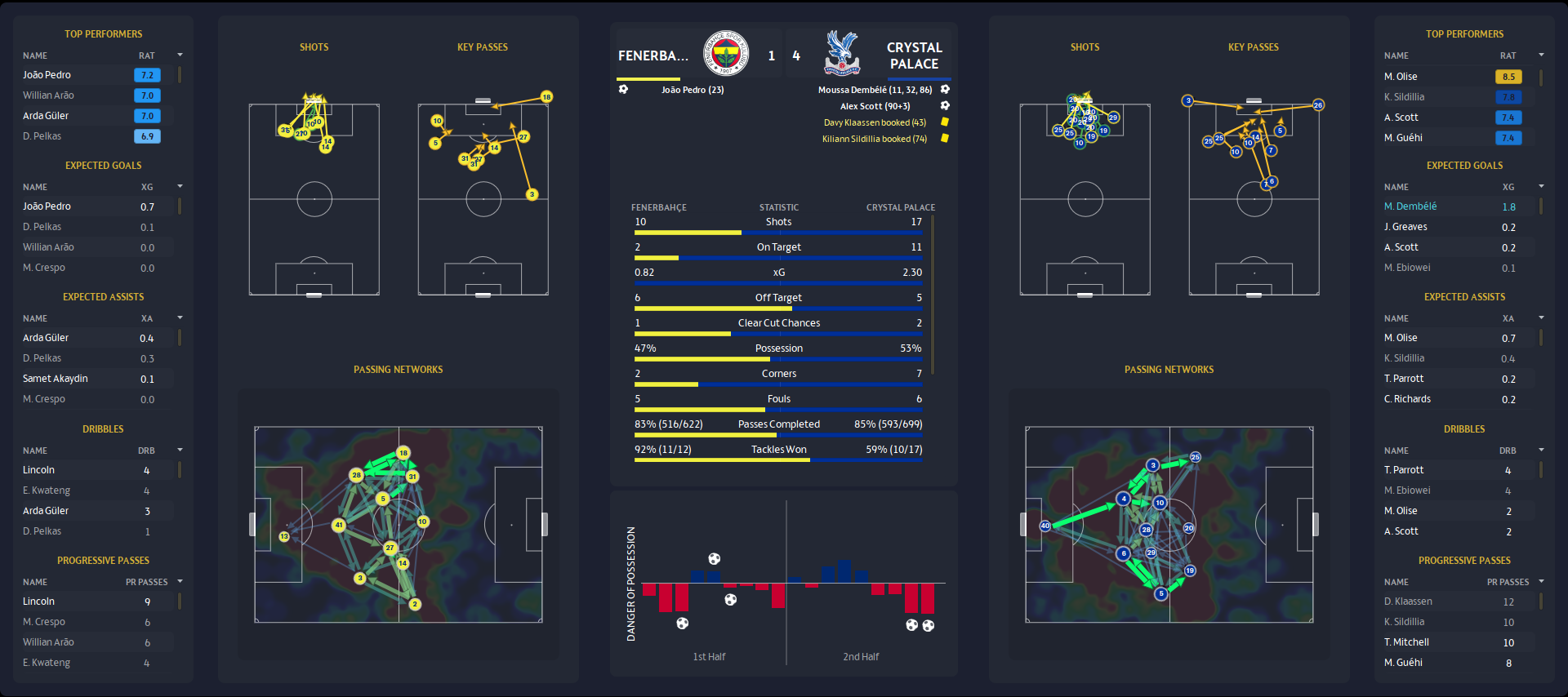This screenshot has width=1568, height=697.
Task: Click the yellow card icon for Davy Klaassen
Action: pos(944,122)
